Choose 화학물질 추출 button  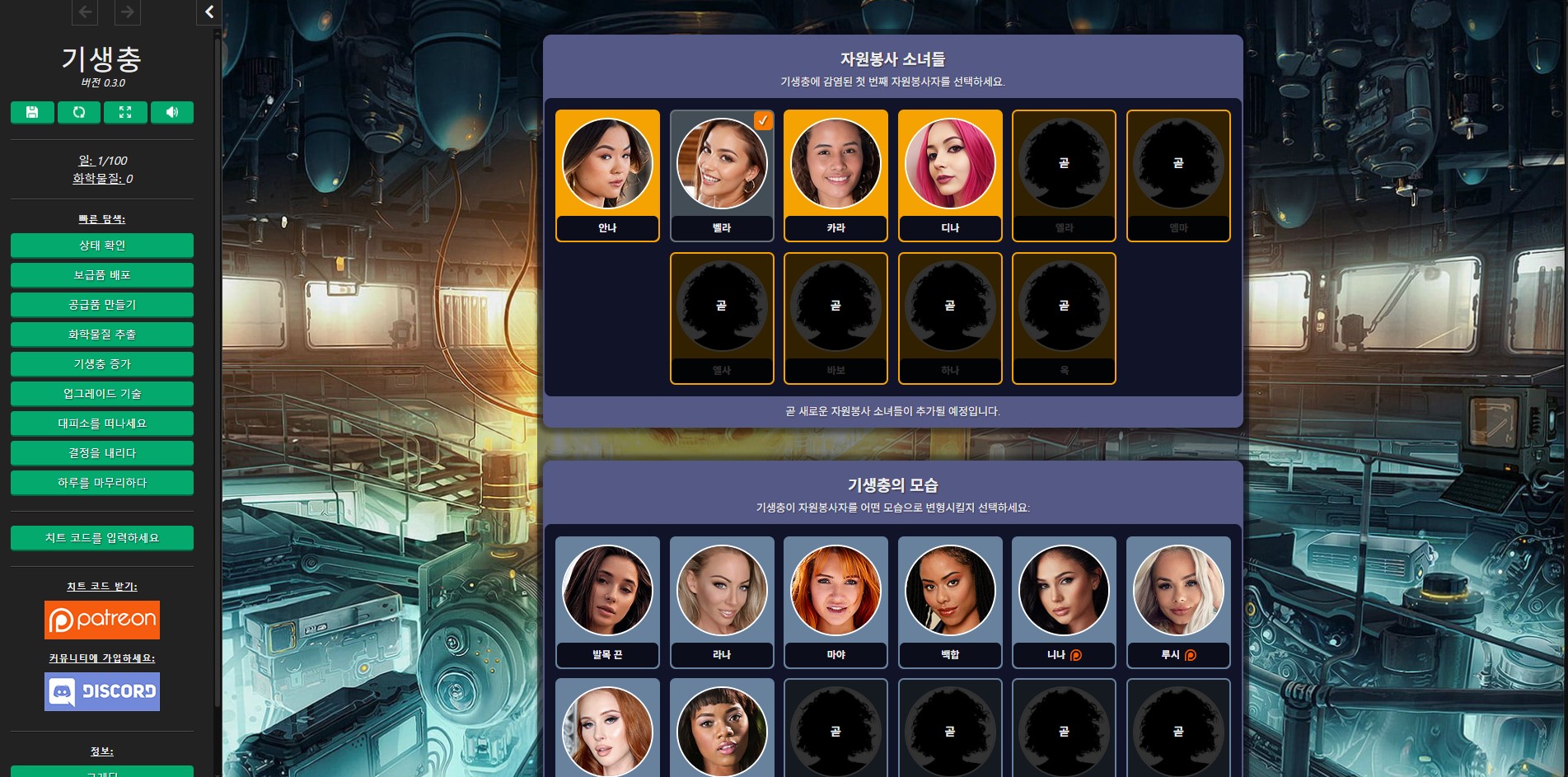click(102, 335)
